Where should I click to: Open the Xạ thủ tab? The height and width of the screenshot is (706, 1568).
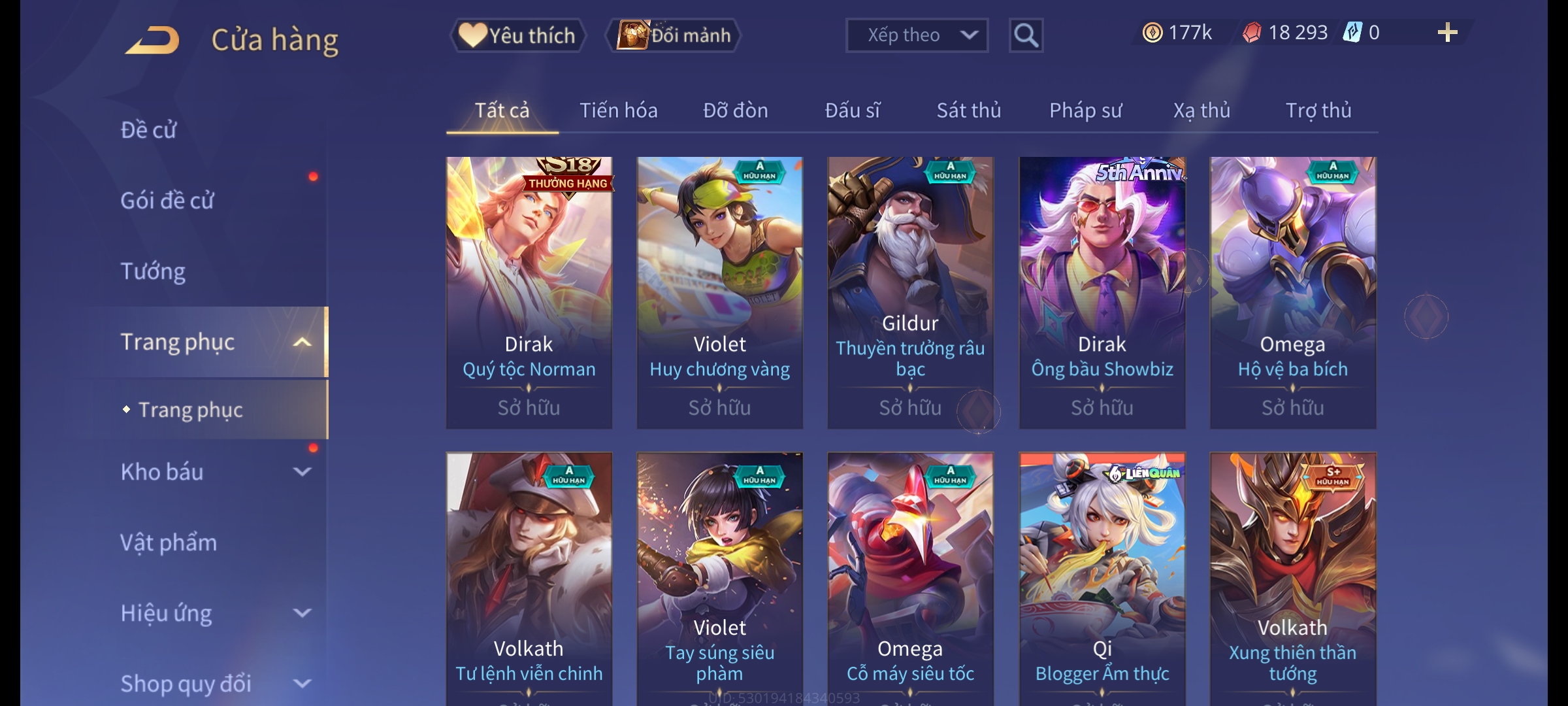pyautogui.click(x=1201, y=110)
